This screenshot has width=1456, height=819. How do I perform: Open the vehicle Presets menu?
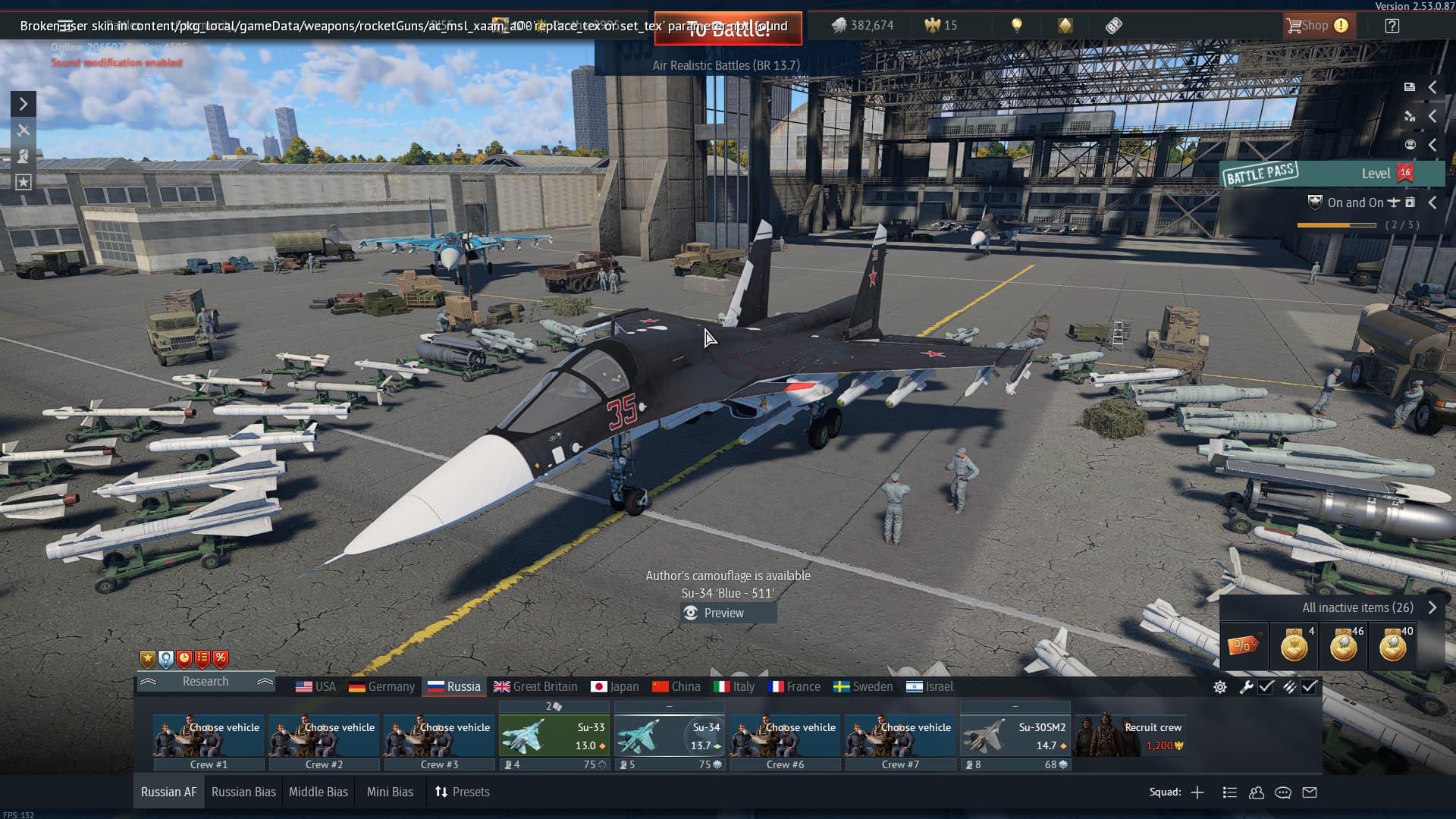[463, 792]
